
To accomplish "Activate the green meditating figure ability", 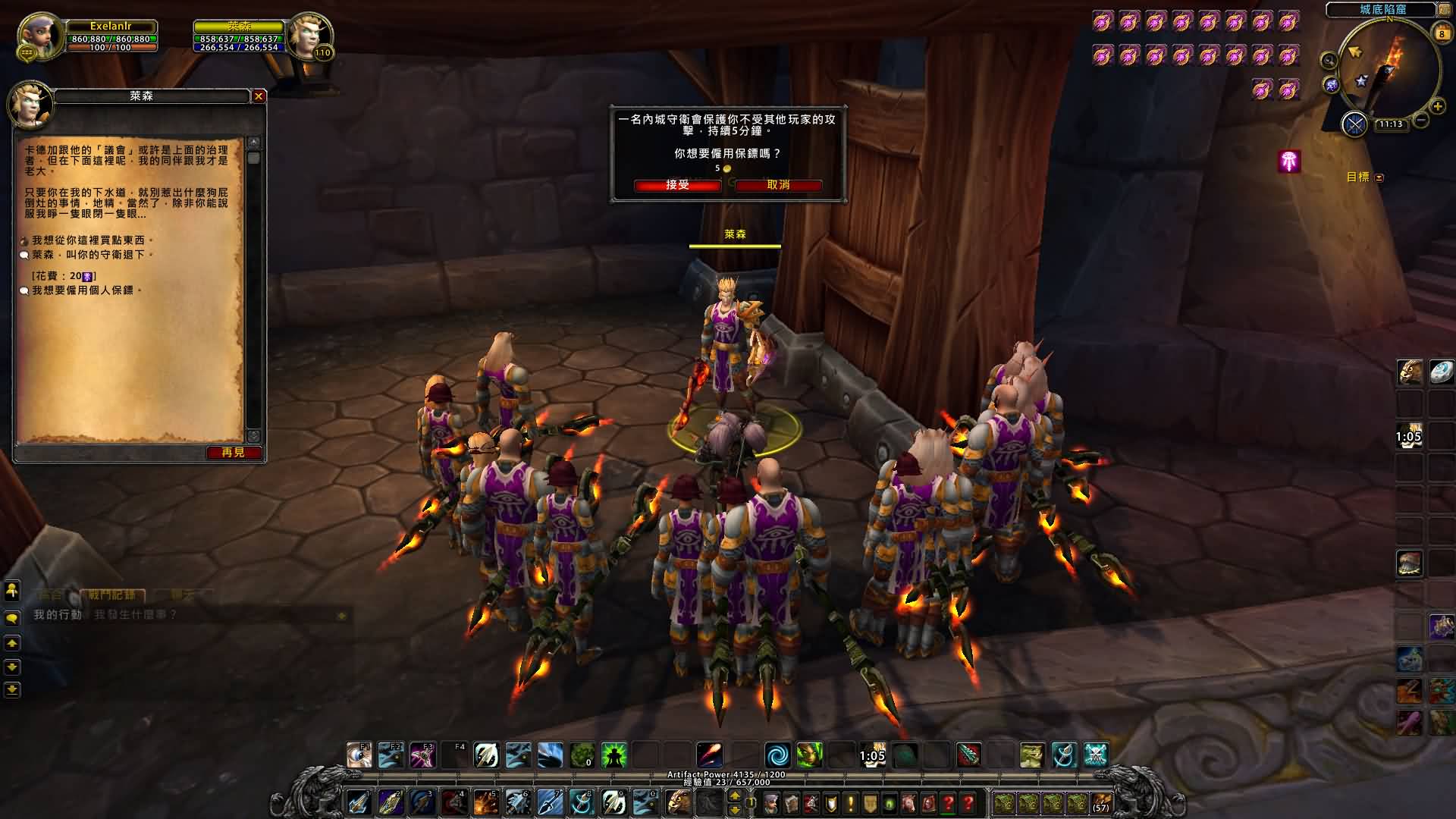I will point(613,755).
